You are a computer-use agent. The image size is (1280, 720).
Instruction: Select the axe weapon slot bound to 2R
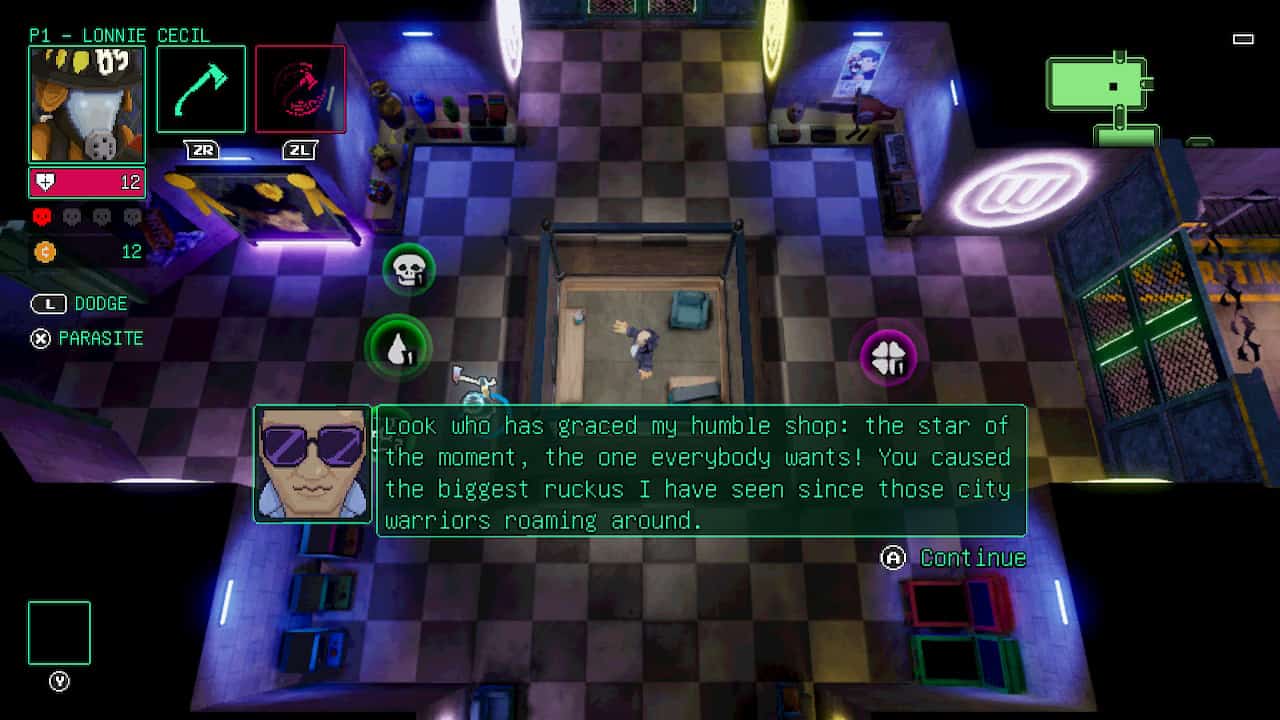(202, 89)
